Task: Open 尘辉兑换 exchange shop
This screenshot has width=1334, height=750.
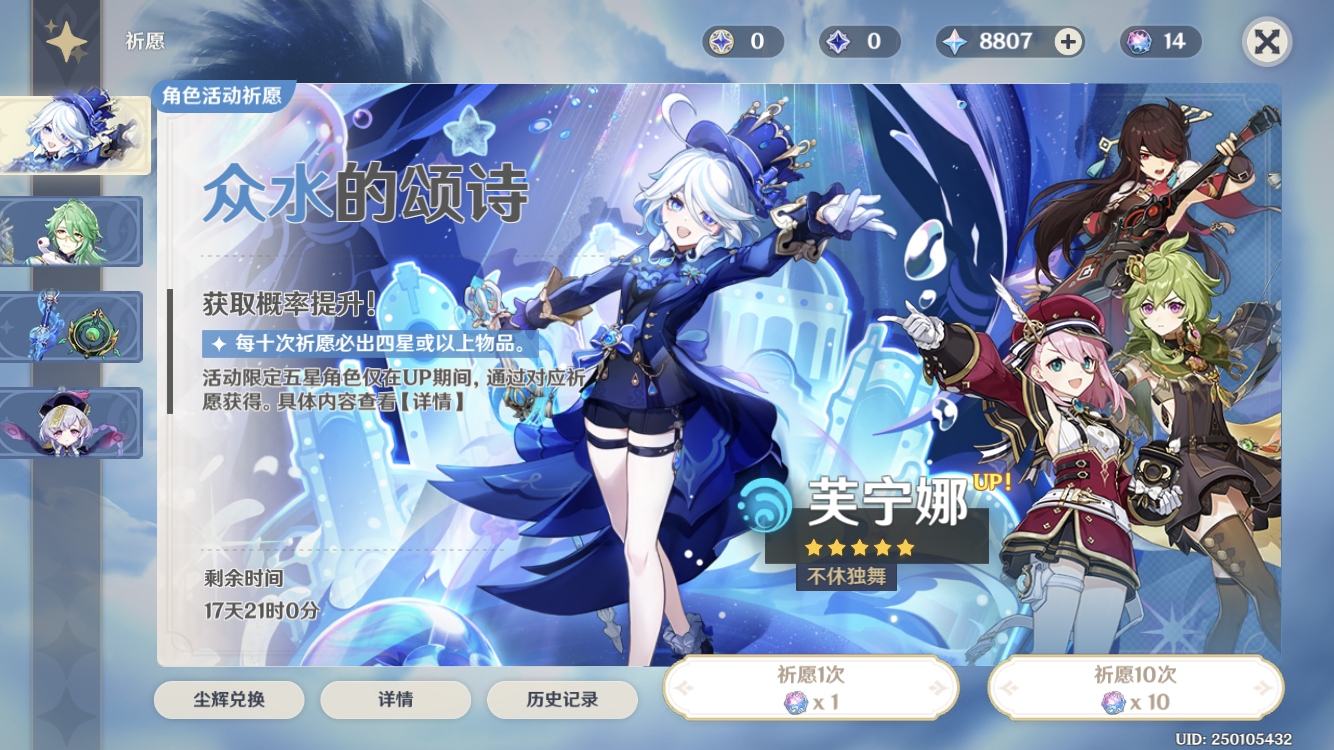Action: point(229,700)
